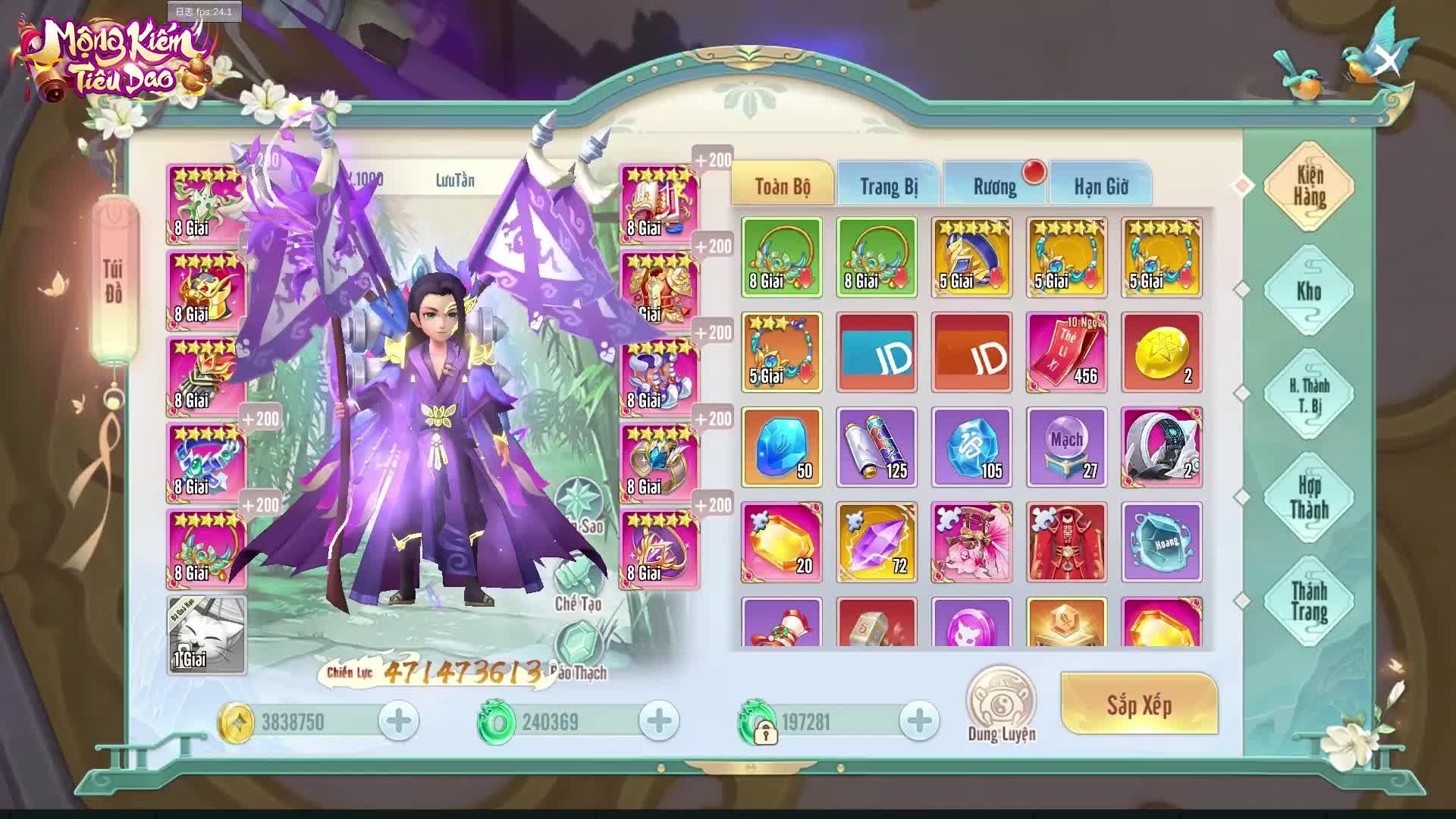Select the blue JD voucher item

875,353
